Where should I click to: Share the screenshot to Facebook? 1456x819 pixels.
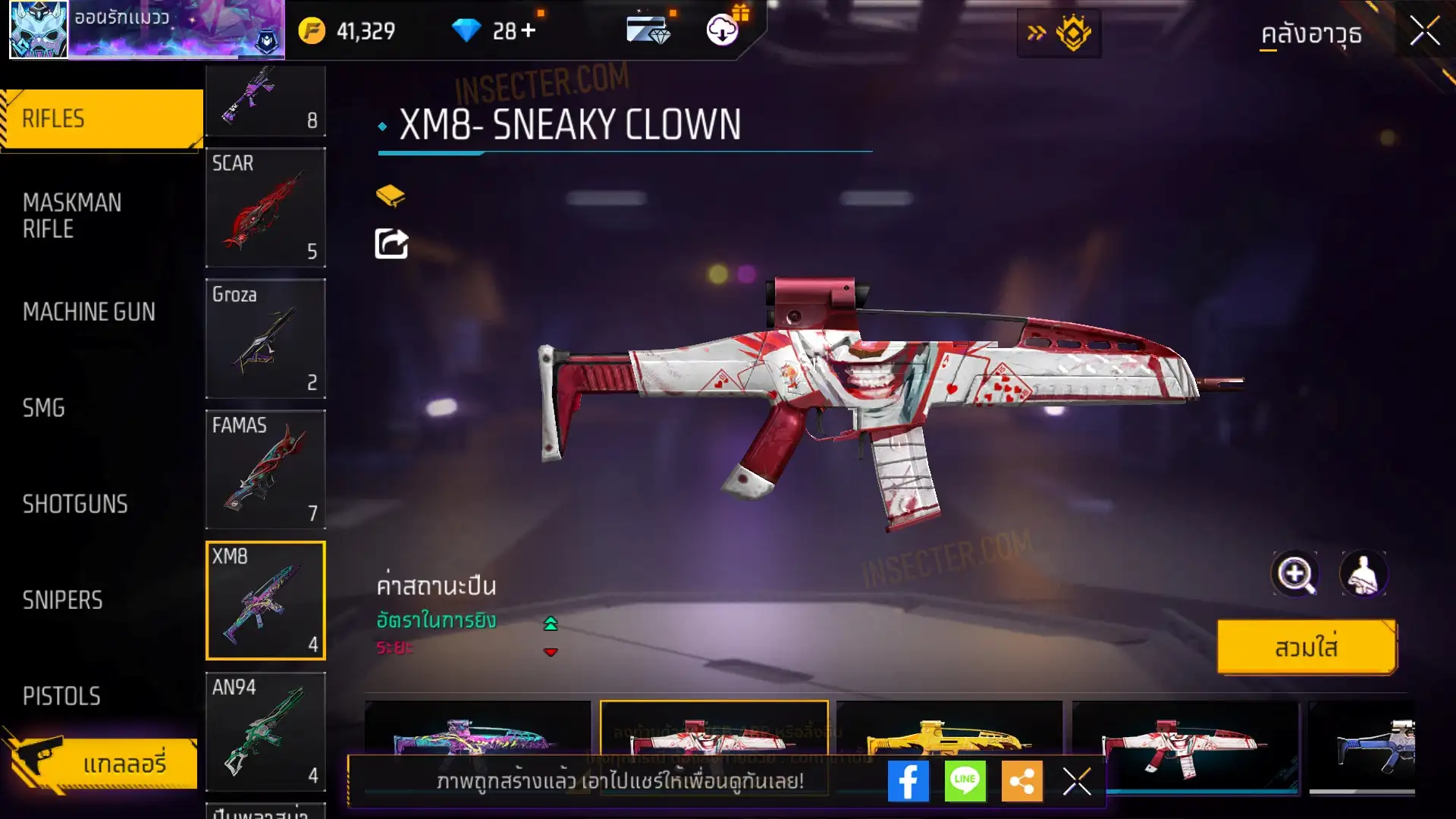point(908,781)
